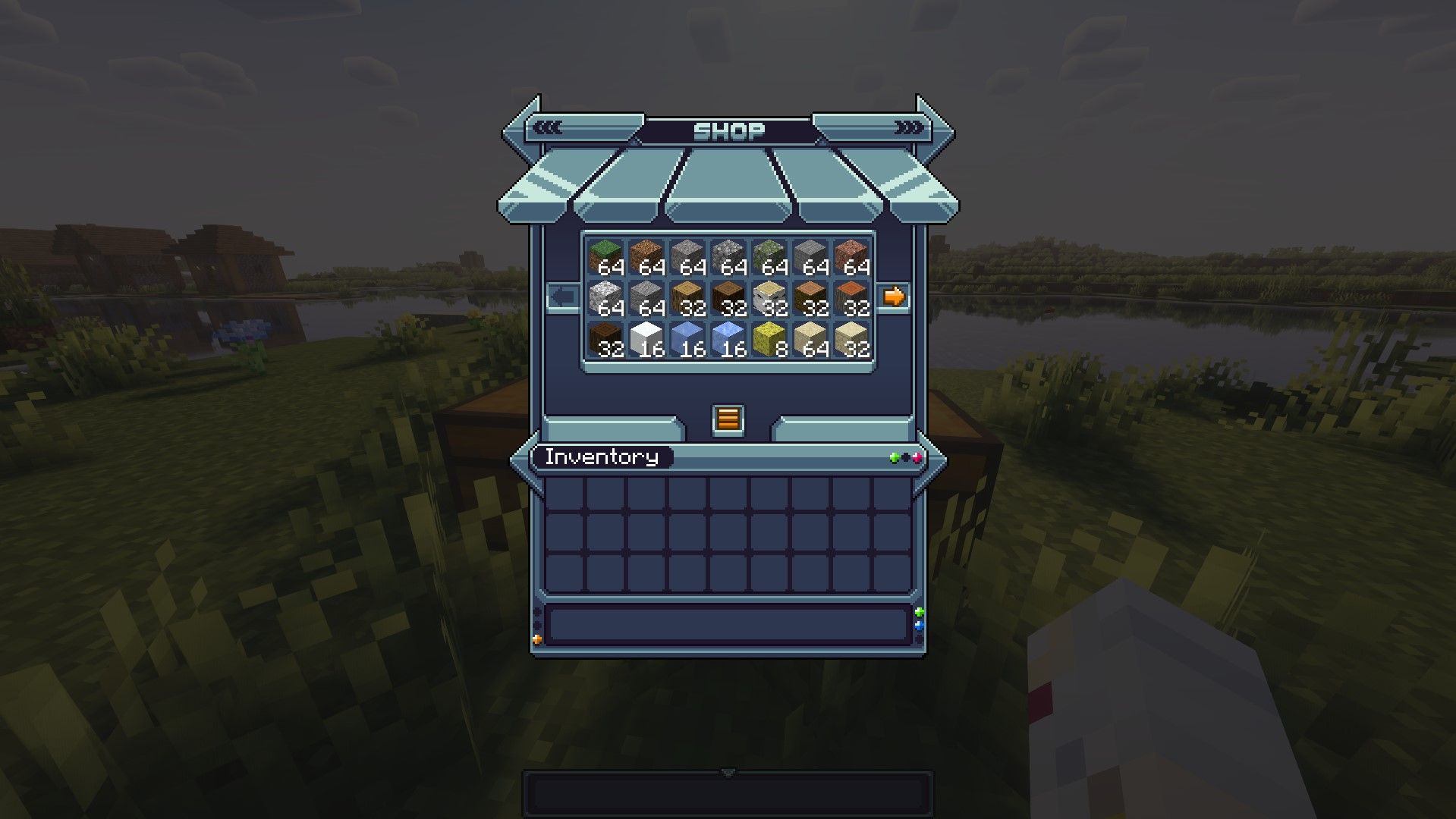Image resolution: width=1456 pixels, height=819 pixels.
Task: Click the greyed-out previous page arrow
Action: click(x=563, y=297)
